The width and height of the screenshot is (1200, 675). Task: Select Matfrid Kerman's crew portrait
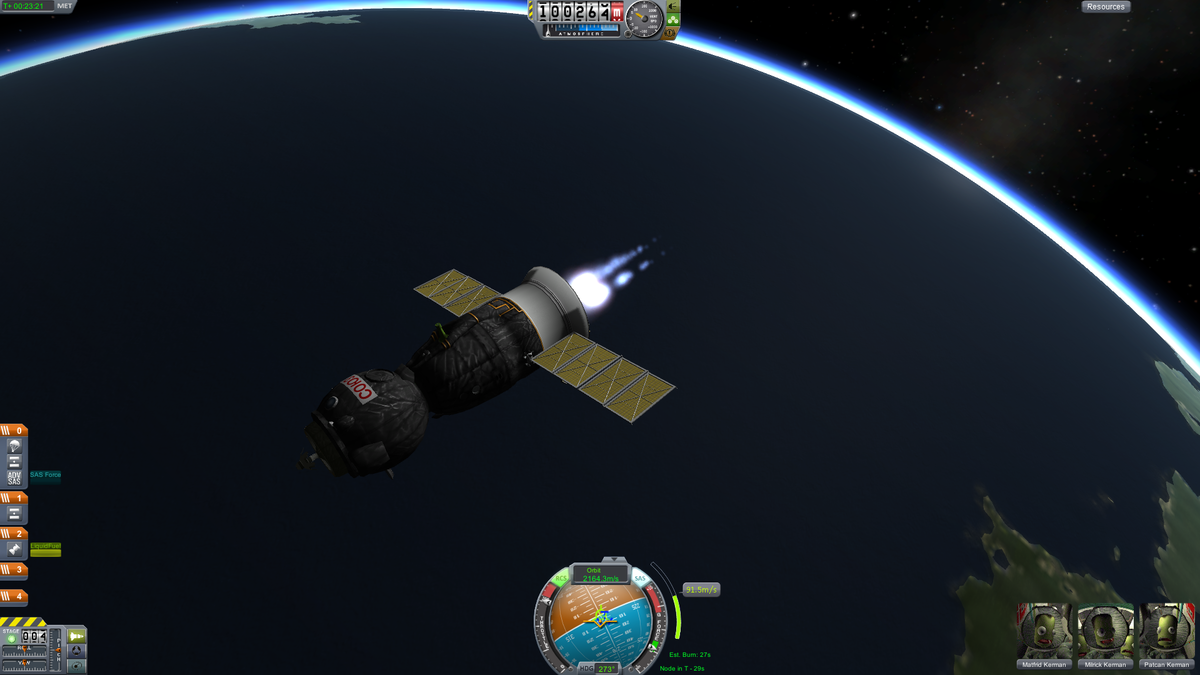(x=1045, y=631)
